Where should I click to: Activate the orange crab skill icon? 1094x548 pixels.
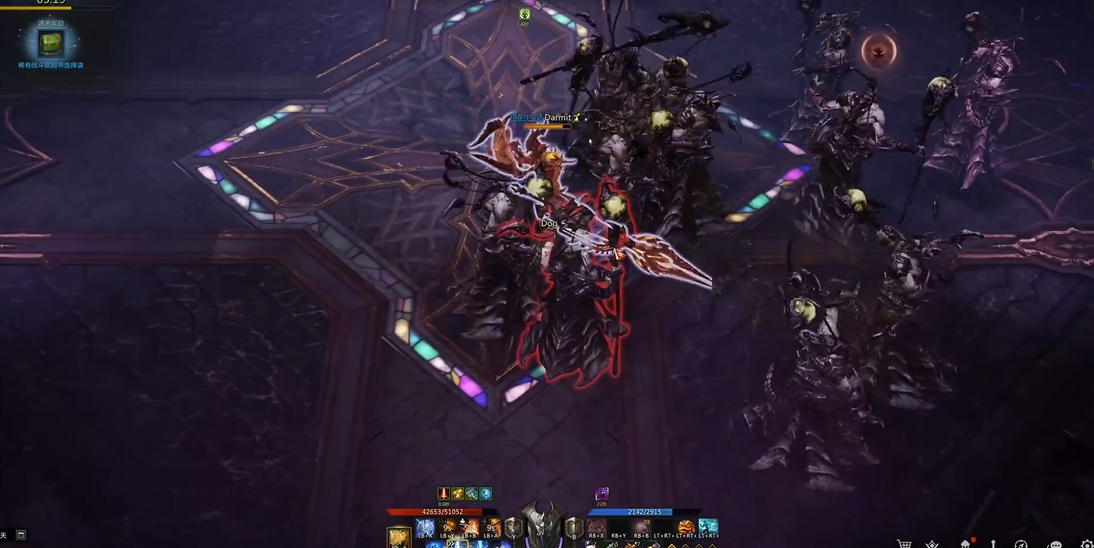(686, 527)
